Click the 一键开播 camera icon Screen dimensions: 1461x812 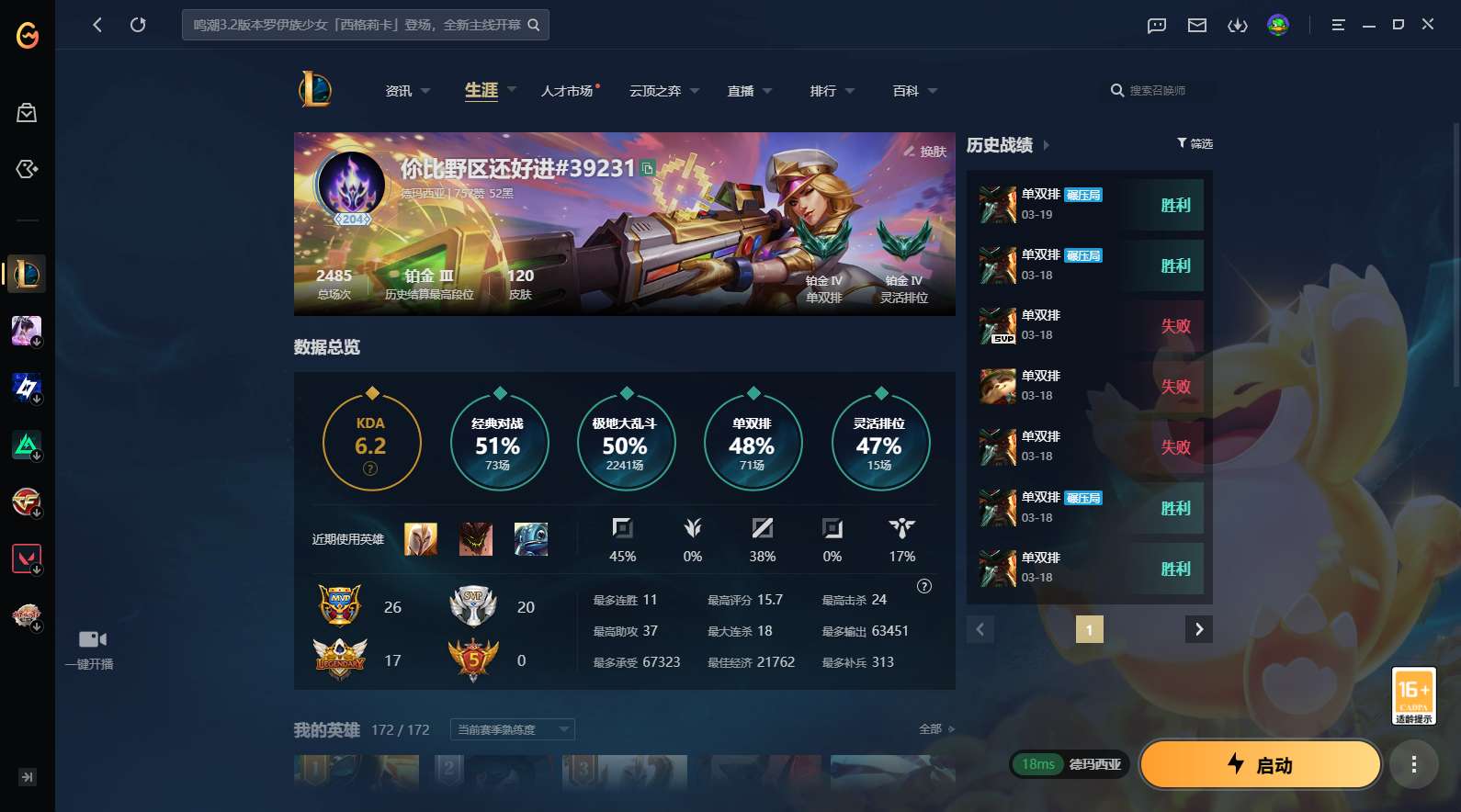point(93,638)
